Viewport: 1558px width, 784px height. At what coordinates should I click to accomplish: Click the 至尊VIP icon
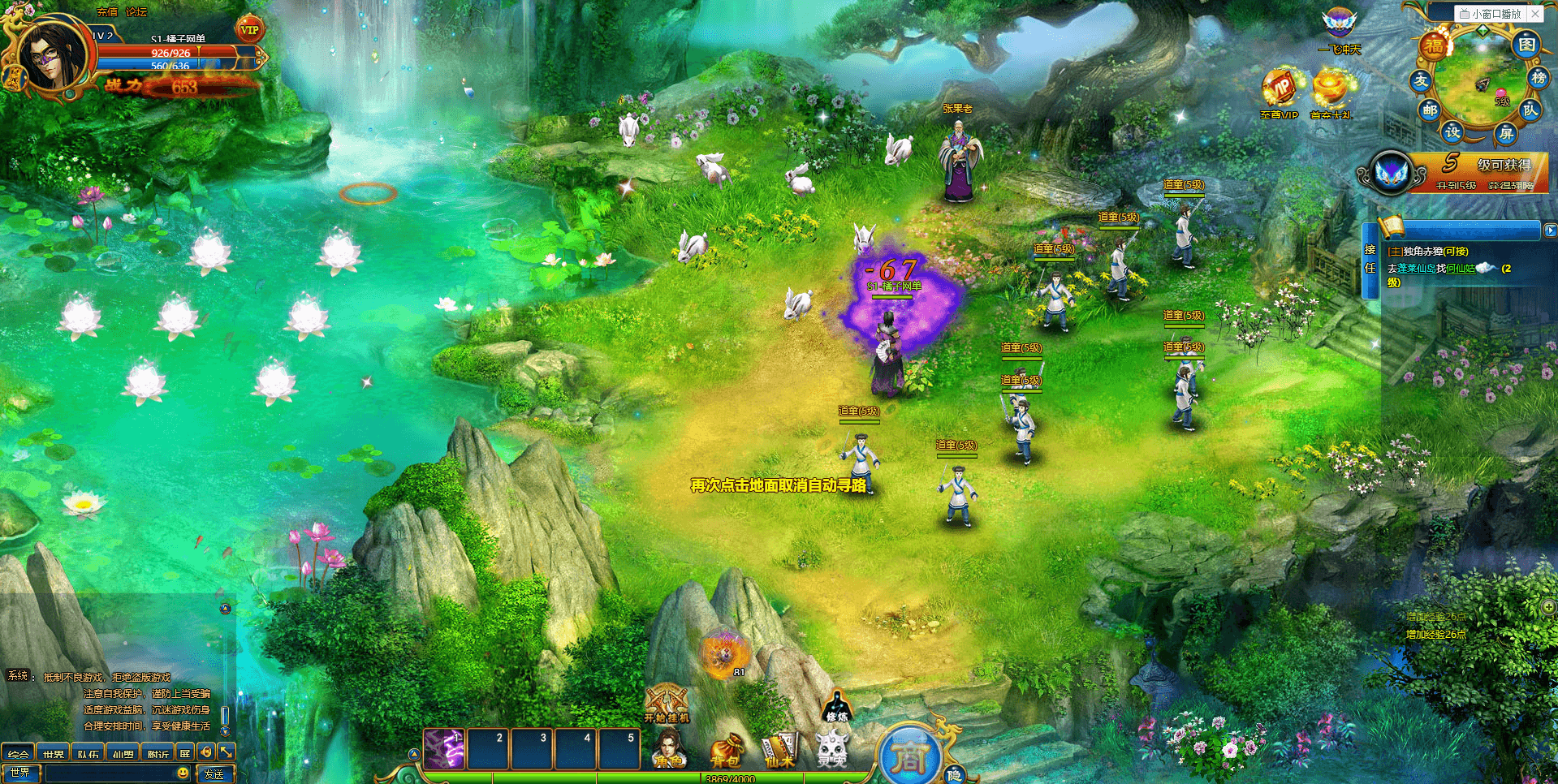tap(1279, 93)
